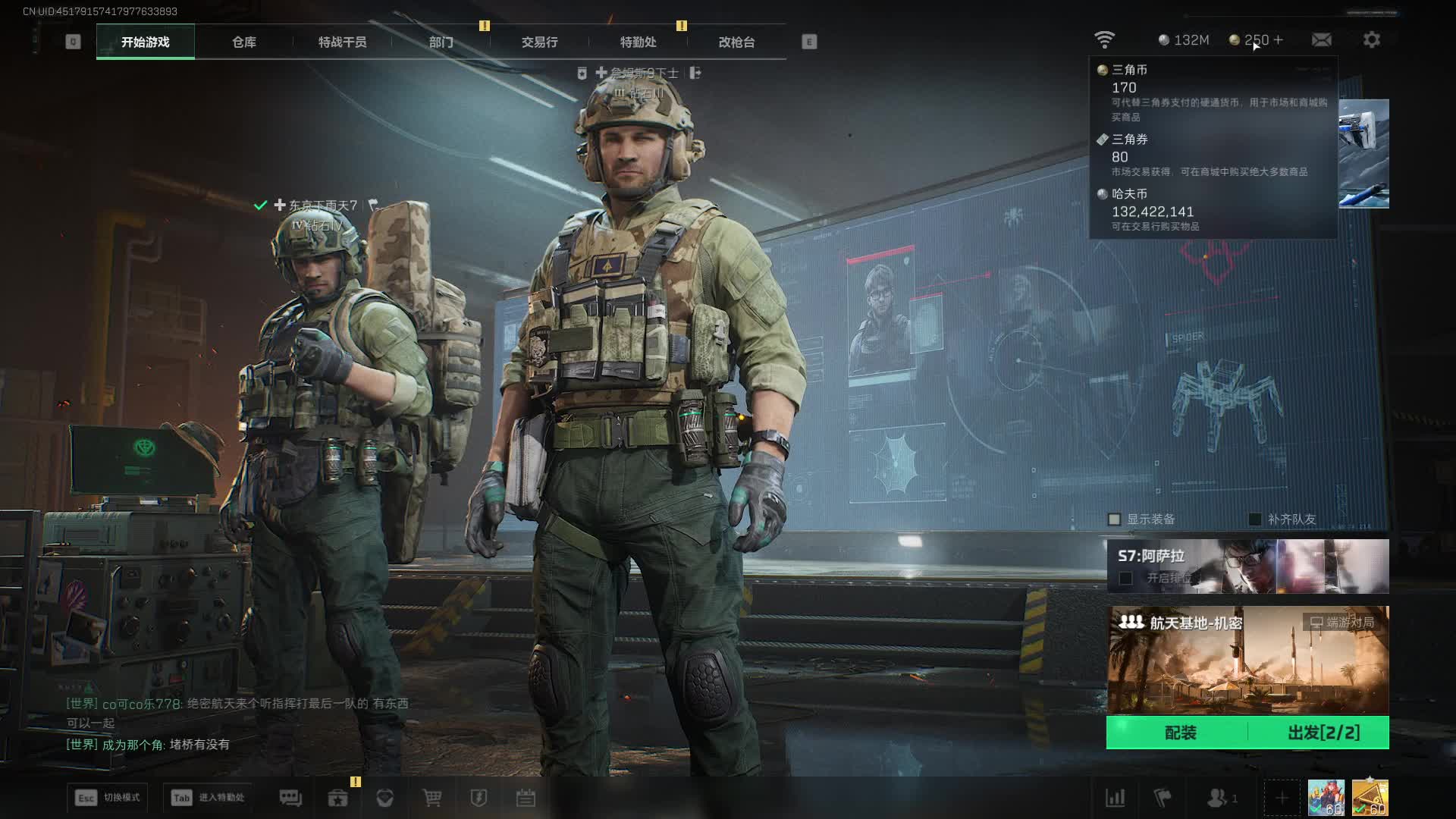
Task: Switch to the 仓库 tab
Action: [x=244, y=42]
